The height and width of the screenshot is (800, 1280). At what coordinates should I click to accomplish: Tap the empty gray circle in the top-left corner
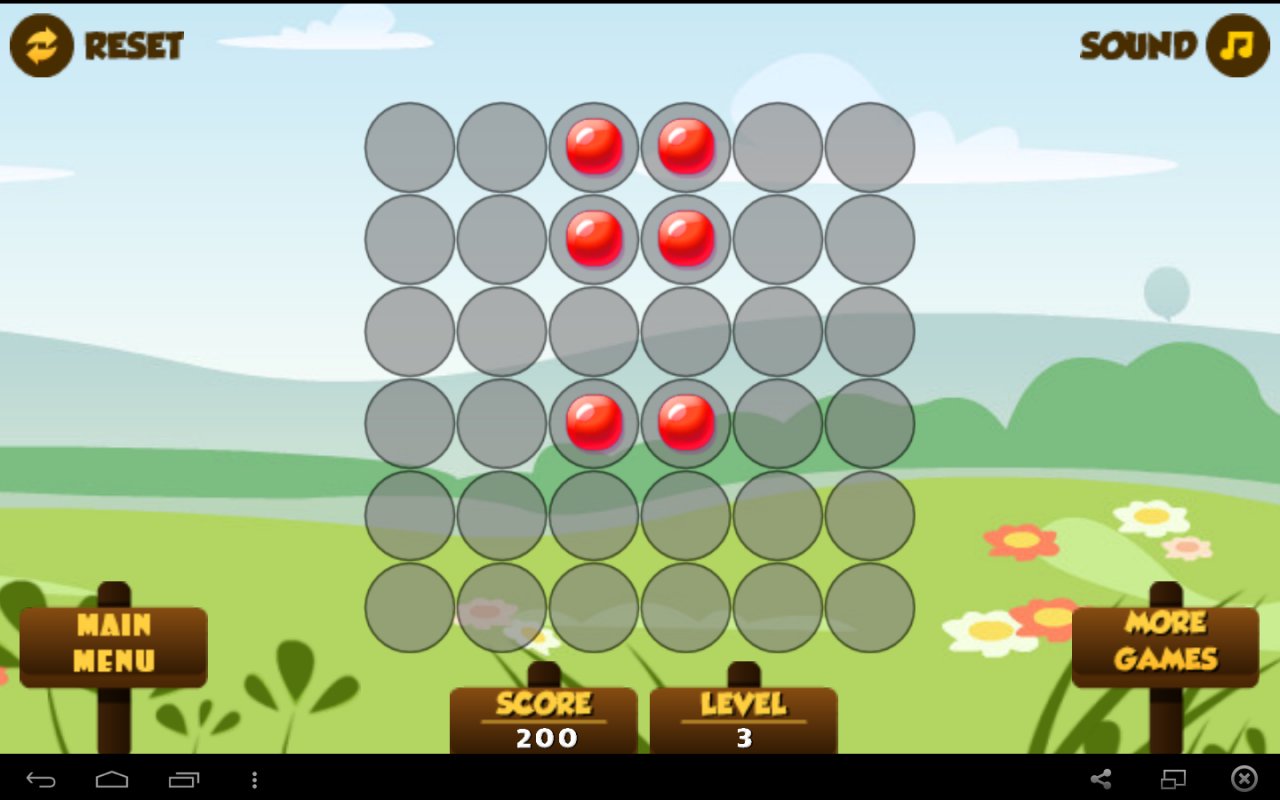coord(409,147)
